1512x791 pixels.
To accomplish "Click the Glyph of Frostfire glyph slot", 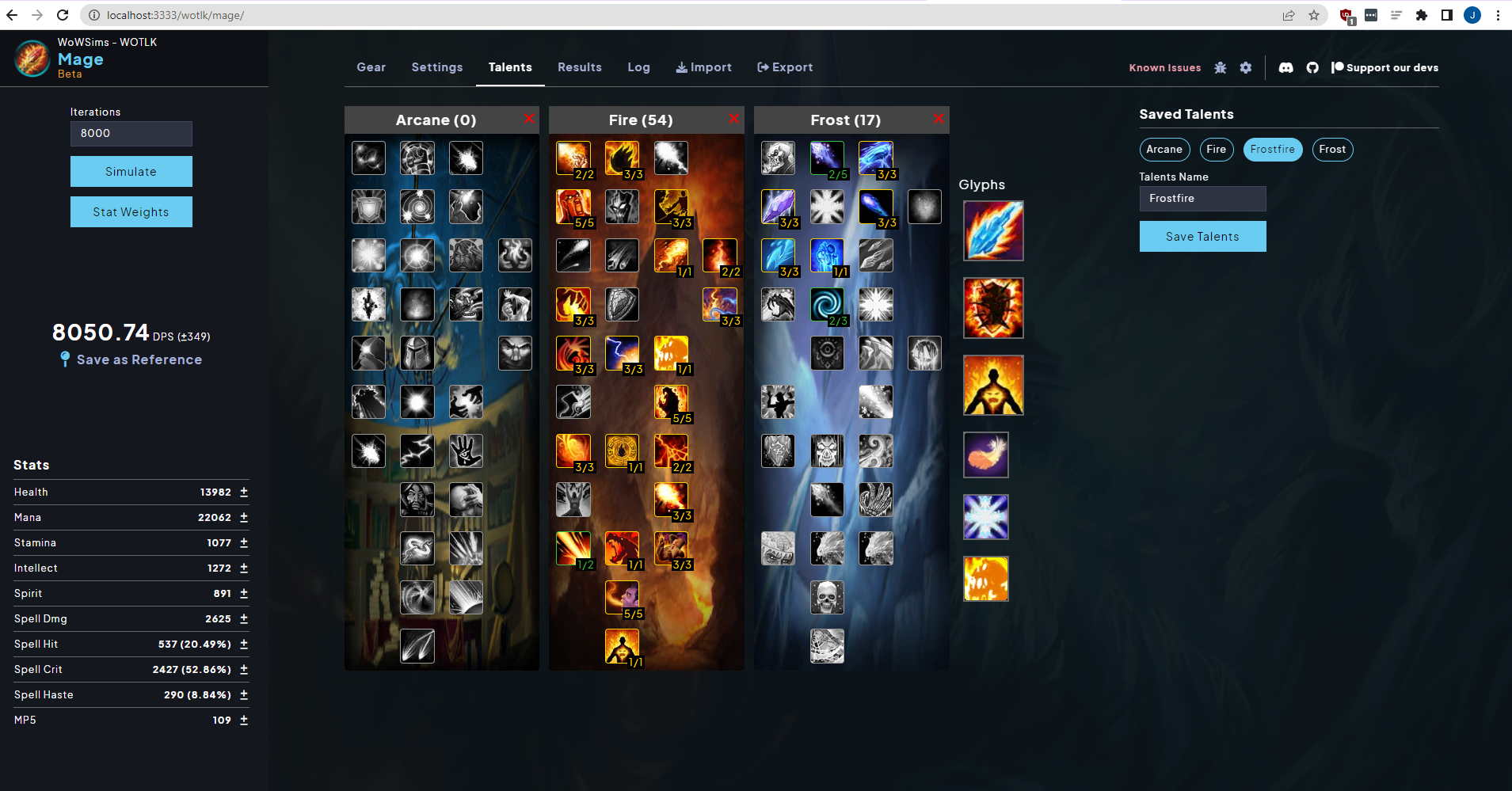I will click(992, 230).
